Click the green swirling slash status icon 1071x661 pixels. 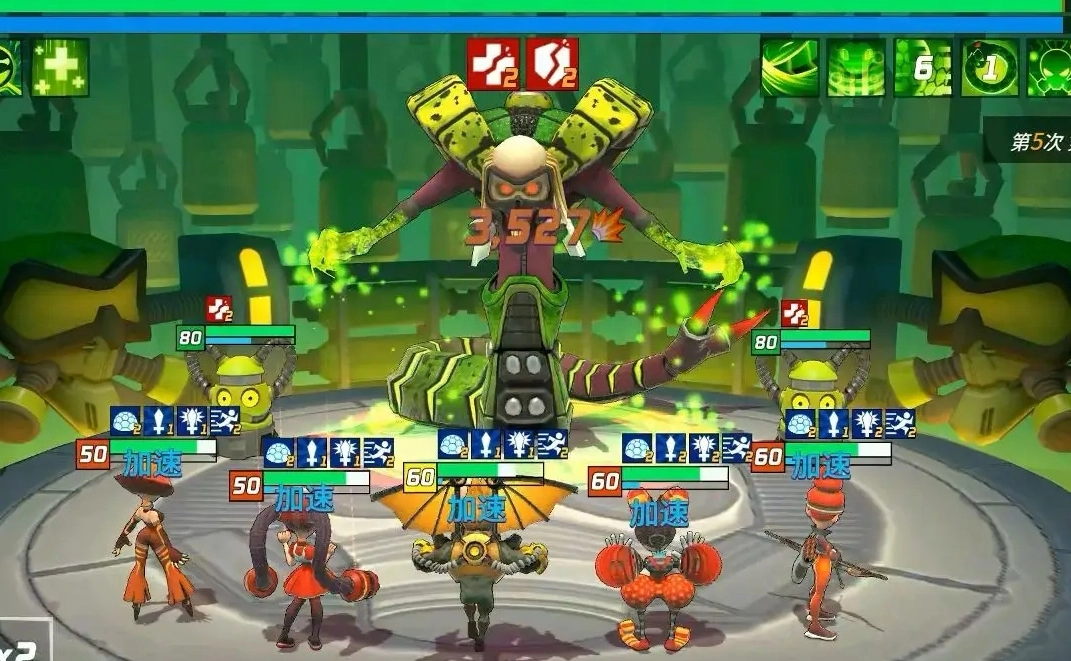(x=790, y=67)
